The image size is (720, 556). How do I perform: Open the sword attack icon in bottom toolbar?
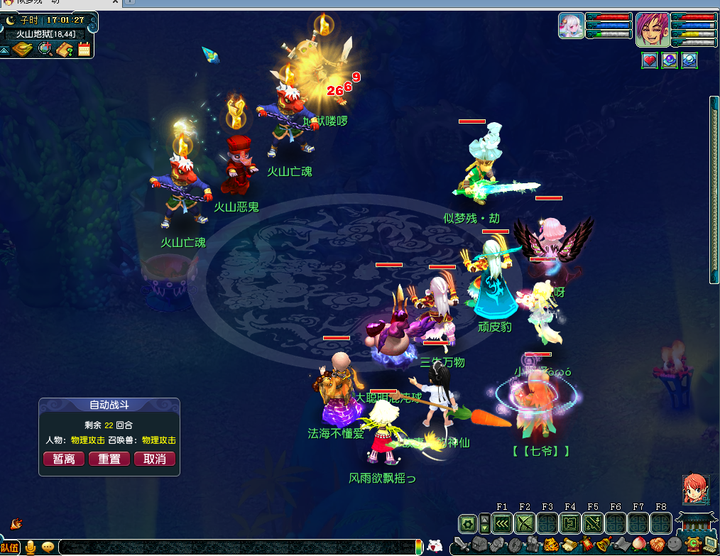(x=462, y=546)
